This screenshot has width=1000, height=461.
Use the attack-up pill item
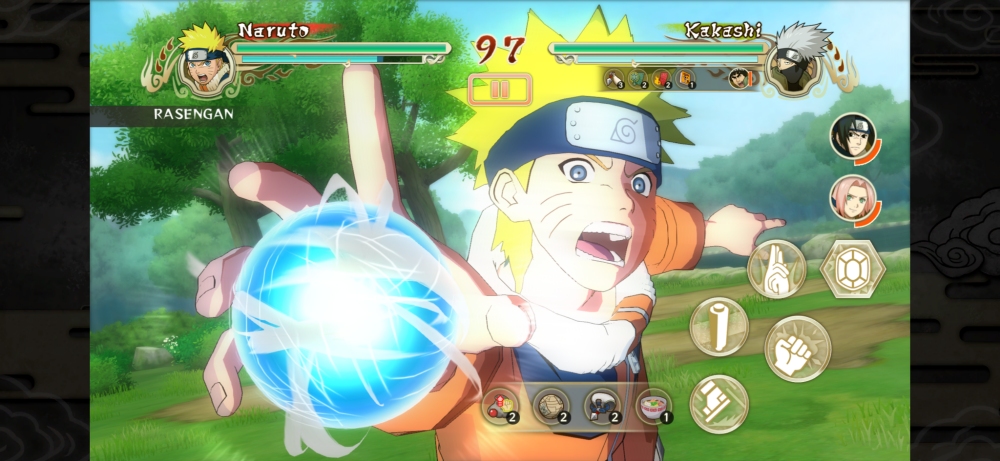coord(499,406)
